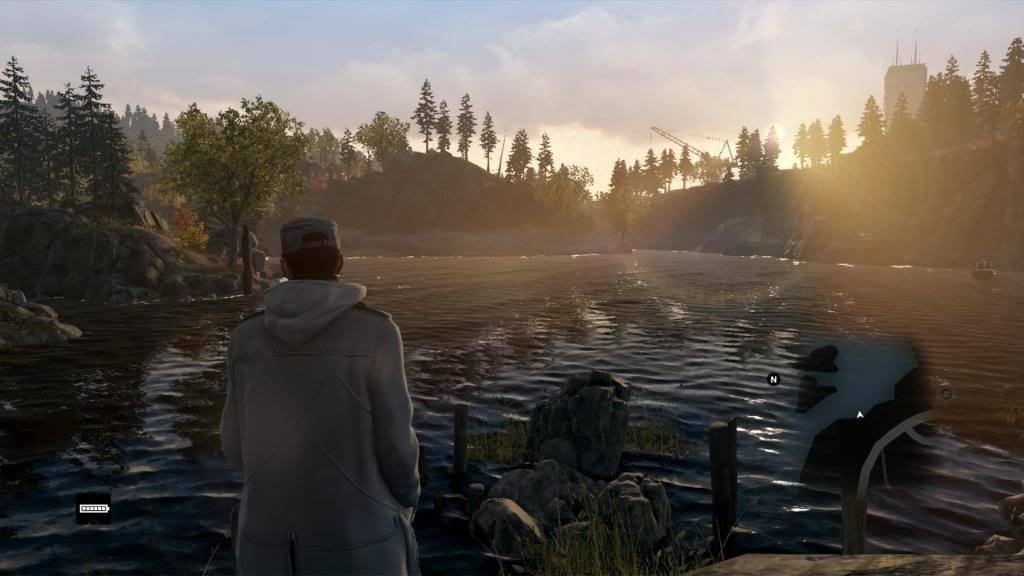
Task: Click the north 'N' compass marker
Action: pyautogui.click(x=773, y=379)
